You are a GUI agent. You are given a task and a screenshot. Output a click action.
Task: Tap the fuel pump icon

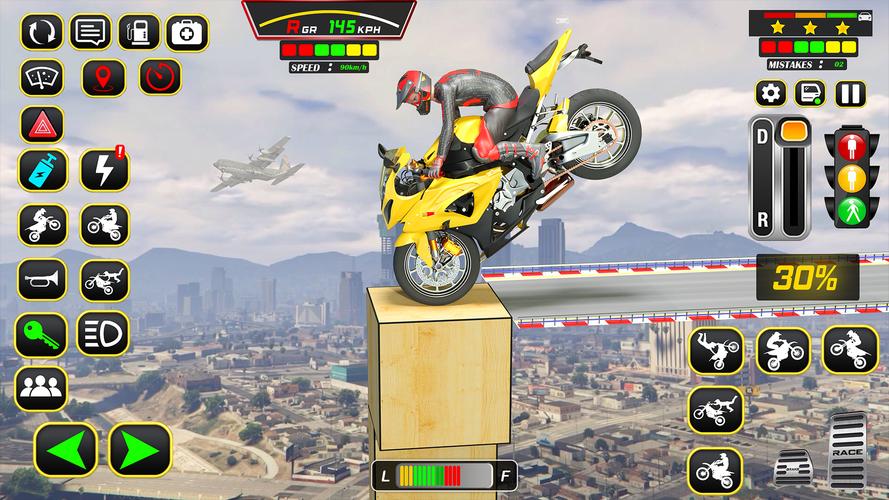tap(139, 32)
